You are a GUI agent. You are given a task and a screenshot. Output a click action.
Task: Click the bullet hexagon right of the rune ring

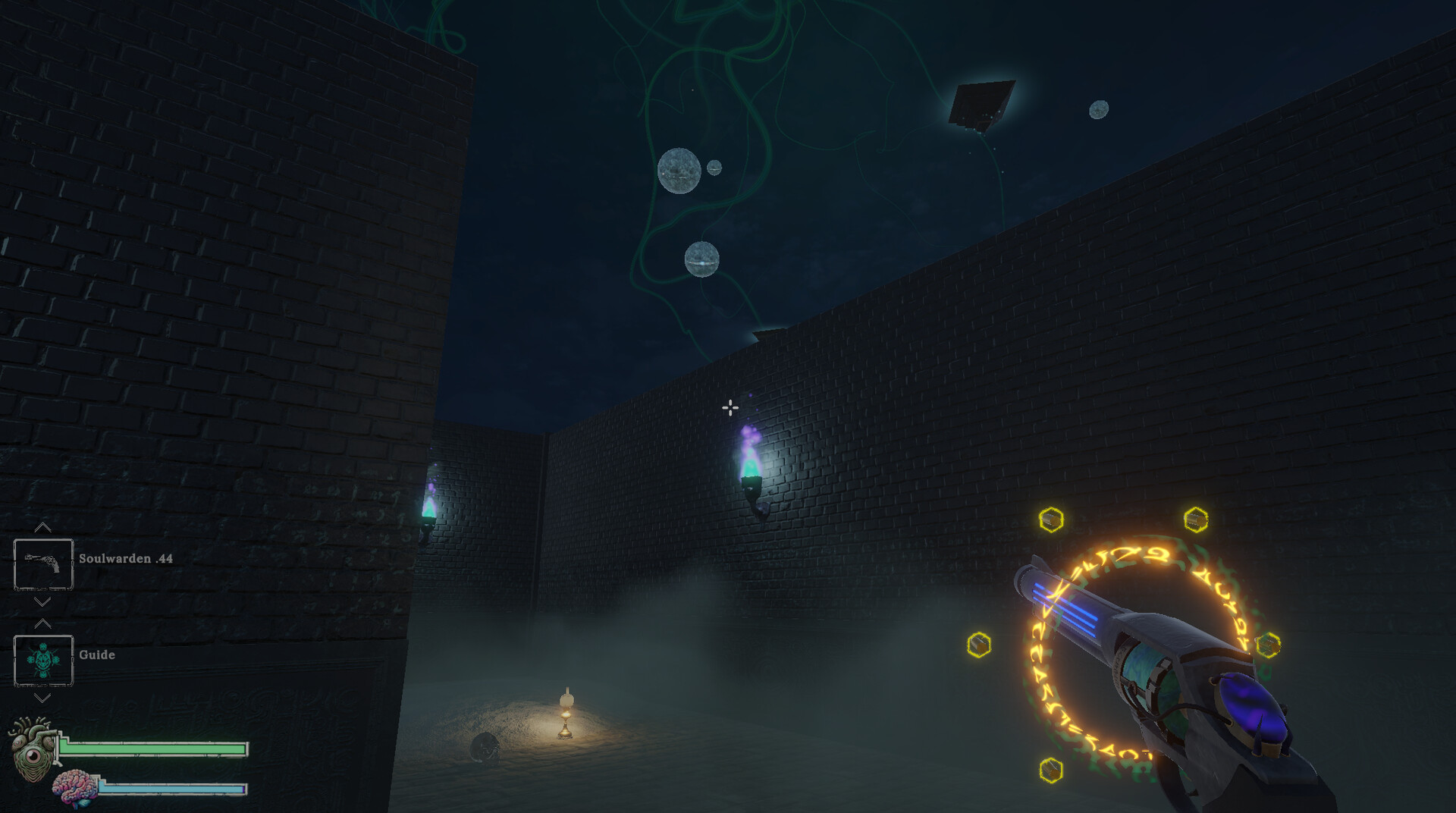tap(1267, 644)
